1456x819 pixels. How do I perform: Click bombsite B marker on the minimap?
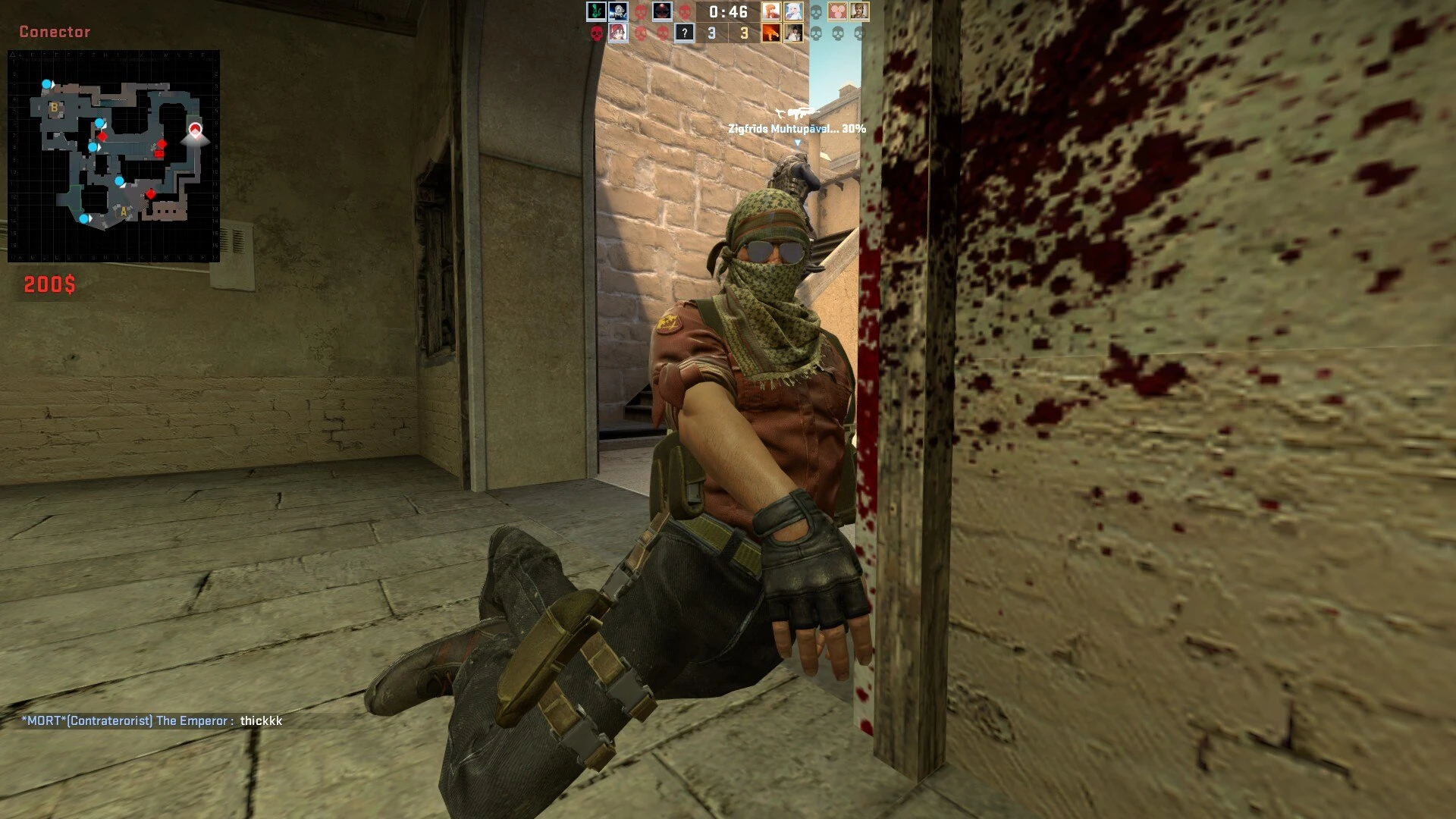(54, 106)
